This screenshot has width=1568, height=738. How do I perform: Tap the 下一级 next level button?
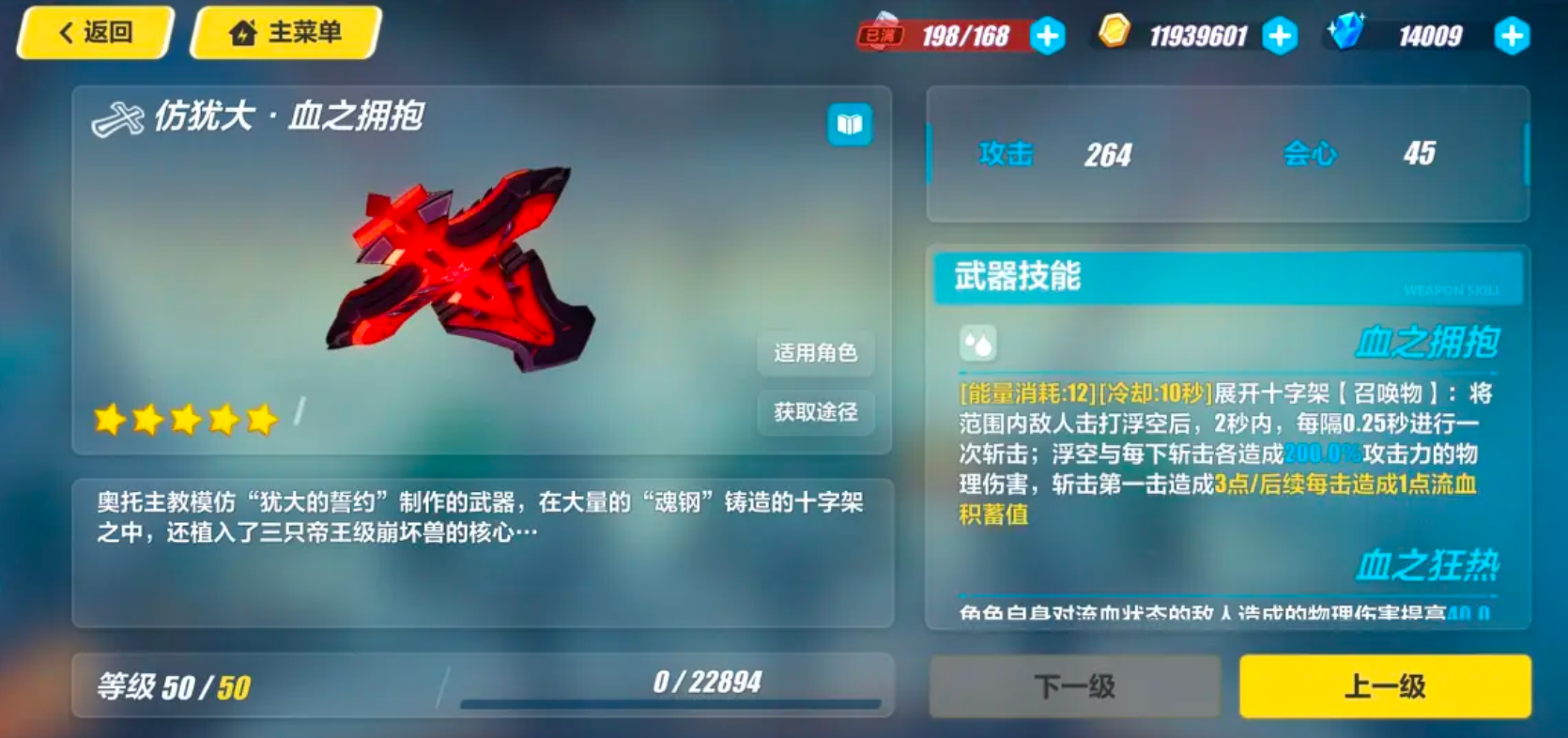(x=1074, y=686)
